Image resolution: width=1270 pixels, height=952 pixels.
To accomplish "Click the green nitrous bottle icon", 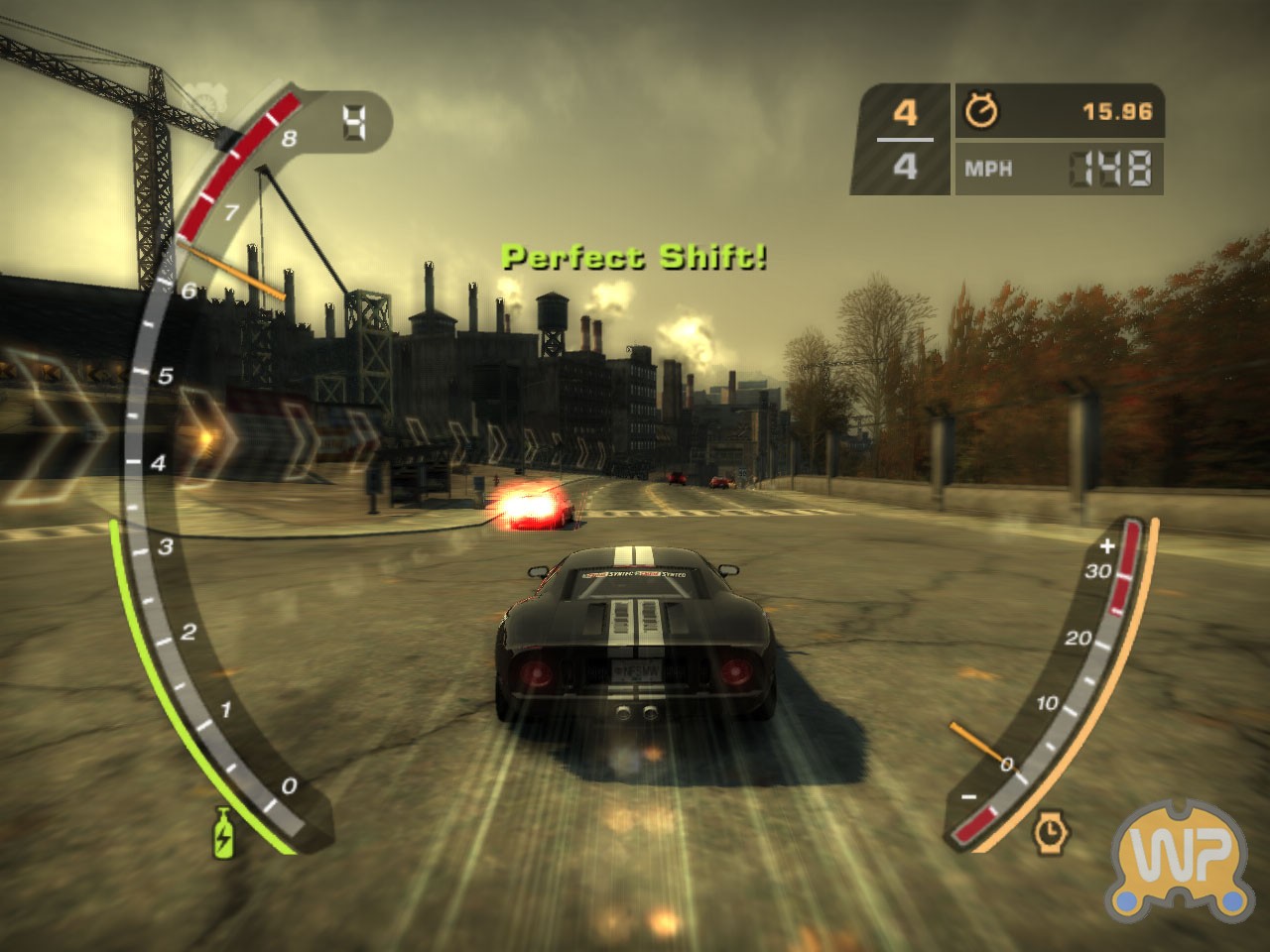I will [x=224, y=831].
